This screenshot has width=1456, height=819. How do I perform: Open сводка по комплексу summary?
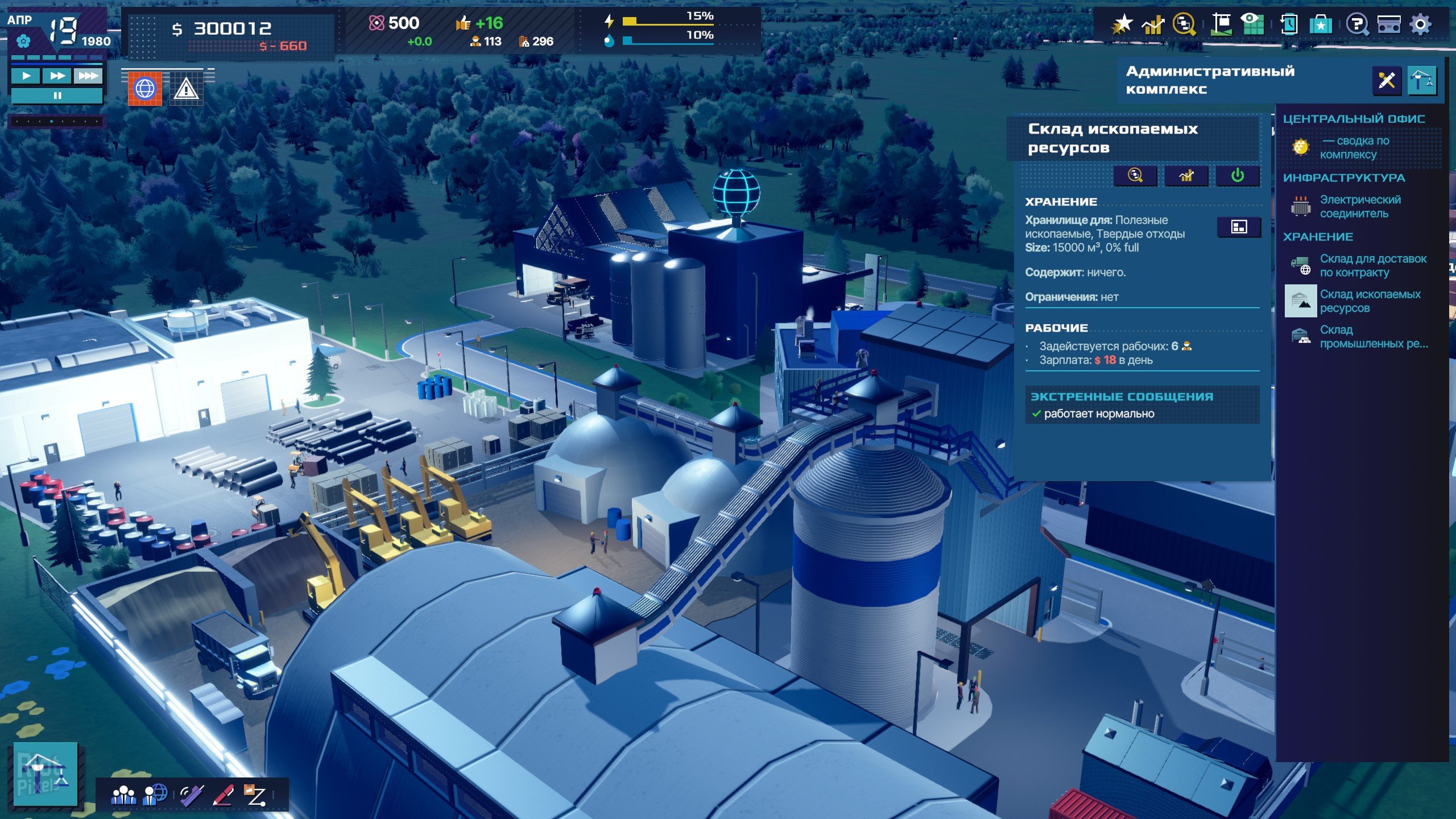click(x=1354, y=147)
